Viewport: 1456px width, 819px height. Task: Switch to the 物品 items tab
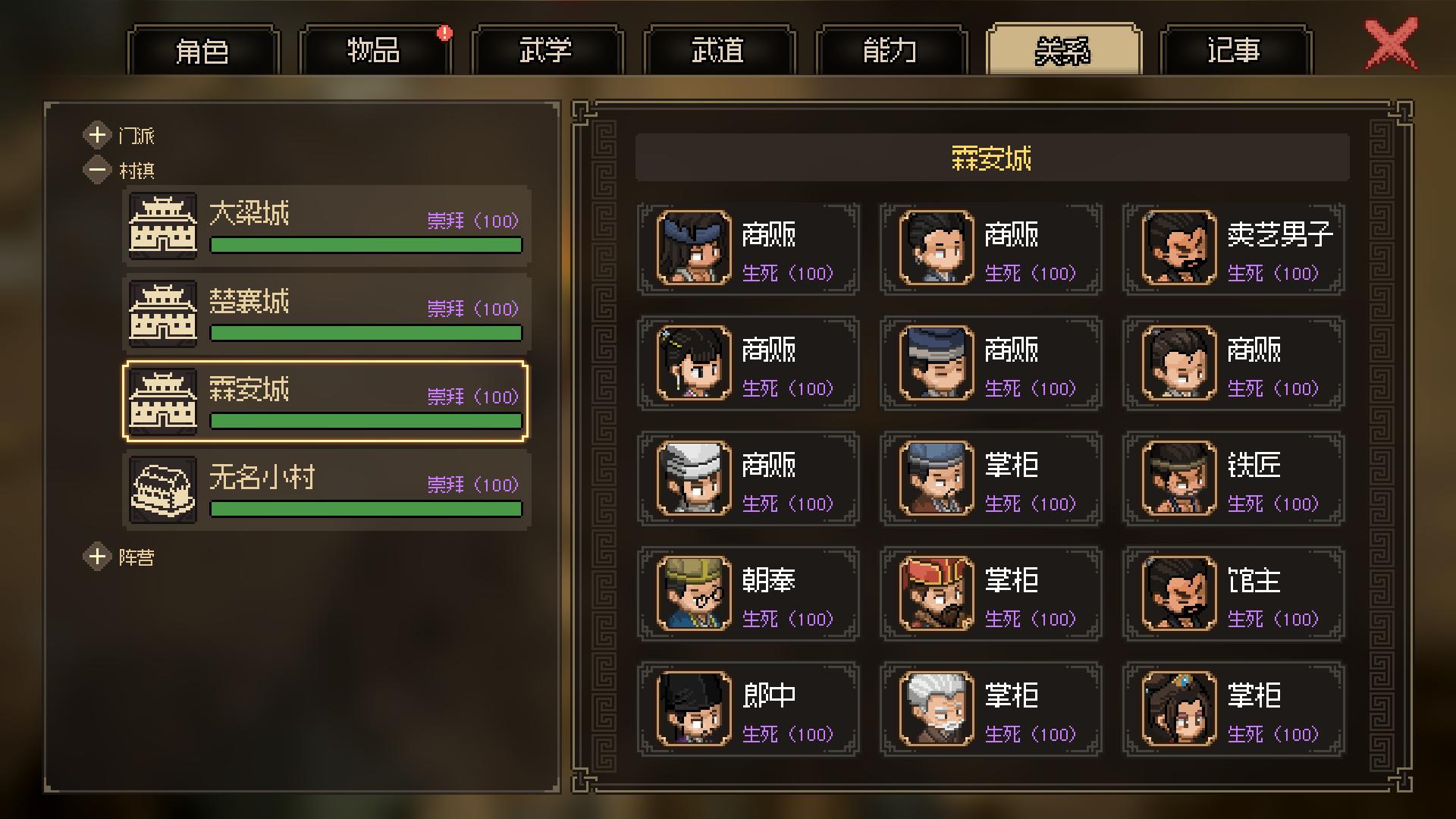pyautogui.click(x=377, y=50)
